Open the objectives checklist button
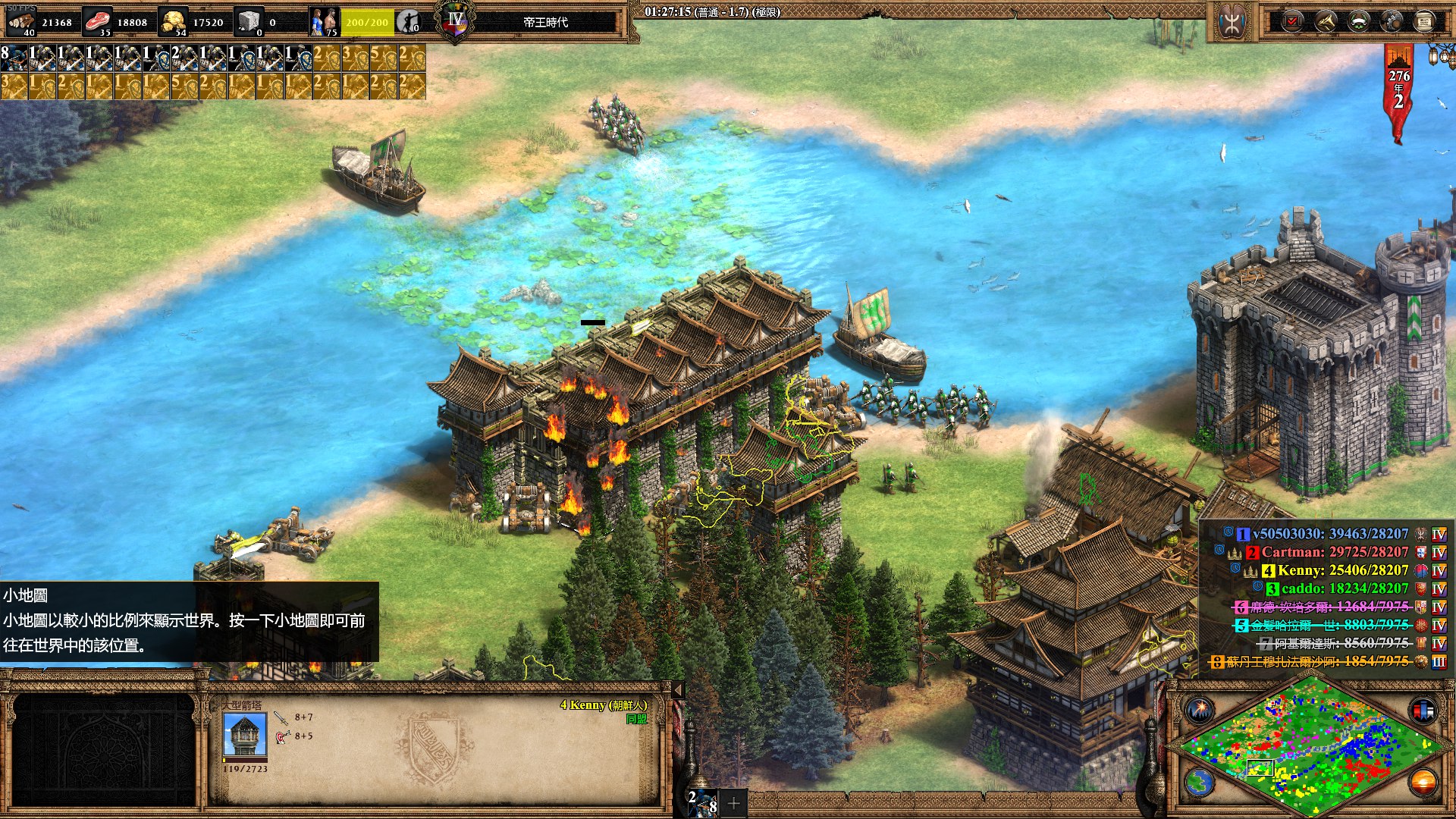 [1291, 21]
